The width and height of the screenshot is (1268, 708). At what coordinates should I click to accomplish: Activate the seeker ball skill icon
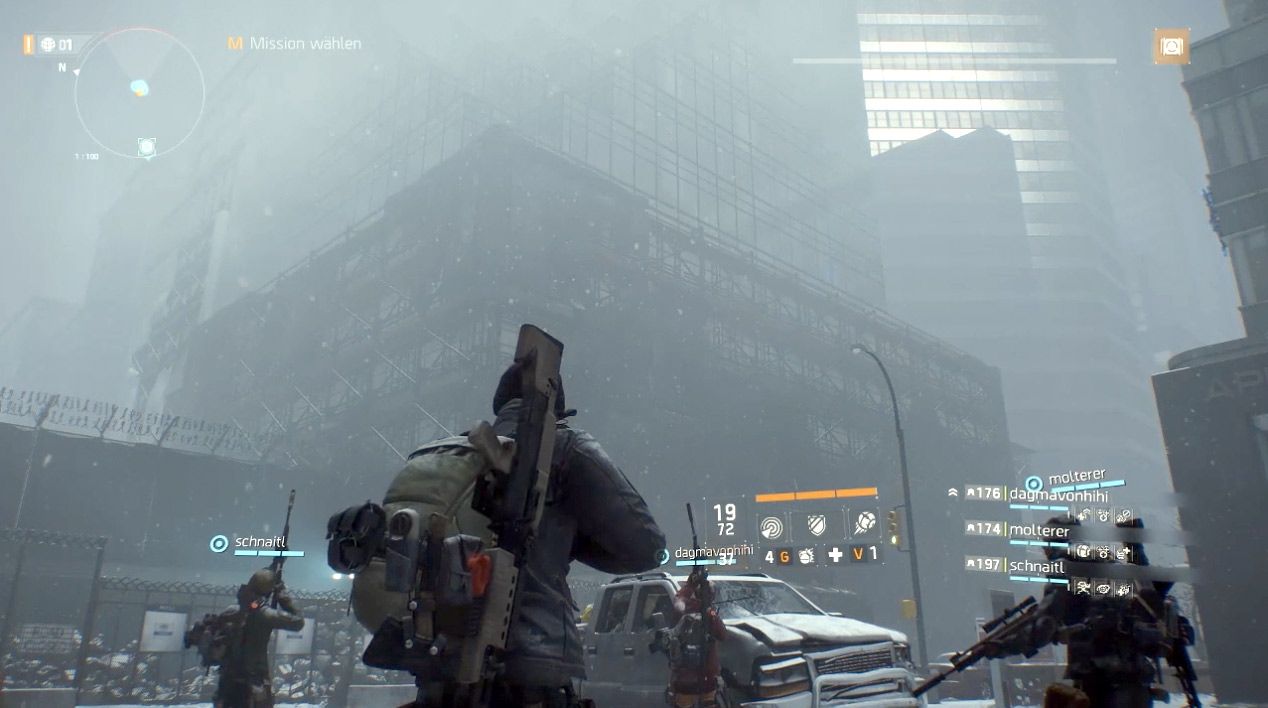(864, 525)
